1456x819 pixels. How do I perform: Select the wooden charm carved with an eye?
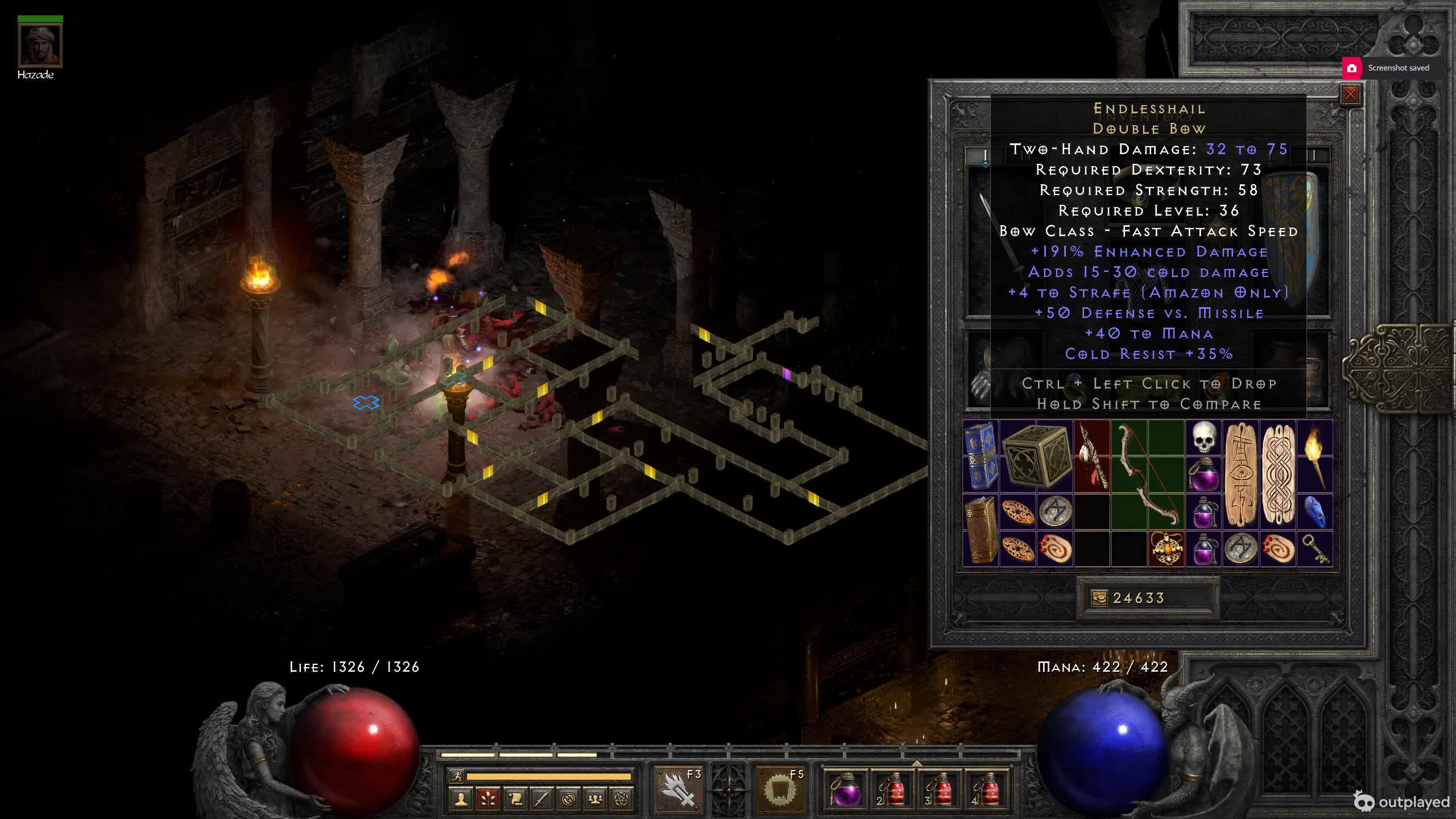pyautogui.click(x=1241, y=475)
